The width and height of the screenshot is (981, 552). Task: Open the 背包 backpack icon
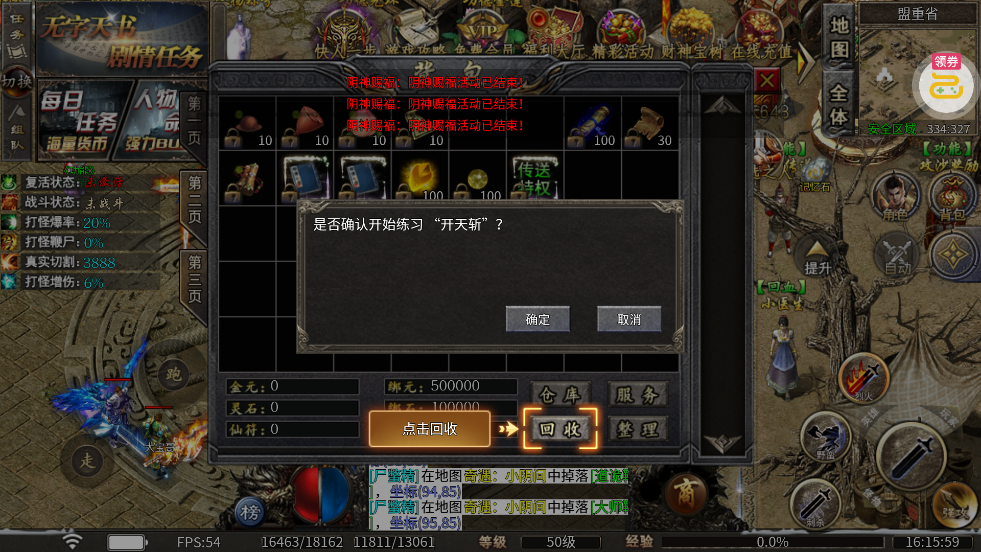coord(953,195)
